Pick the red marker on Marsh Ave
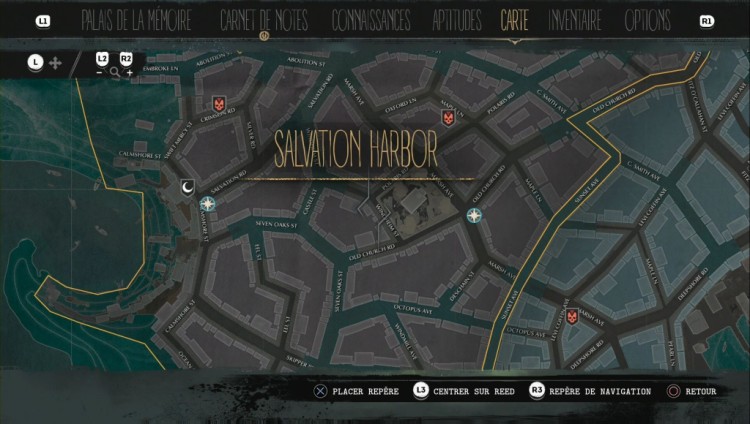This screenshot has height=424, width=750. (572, 316)
